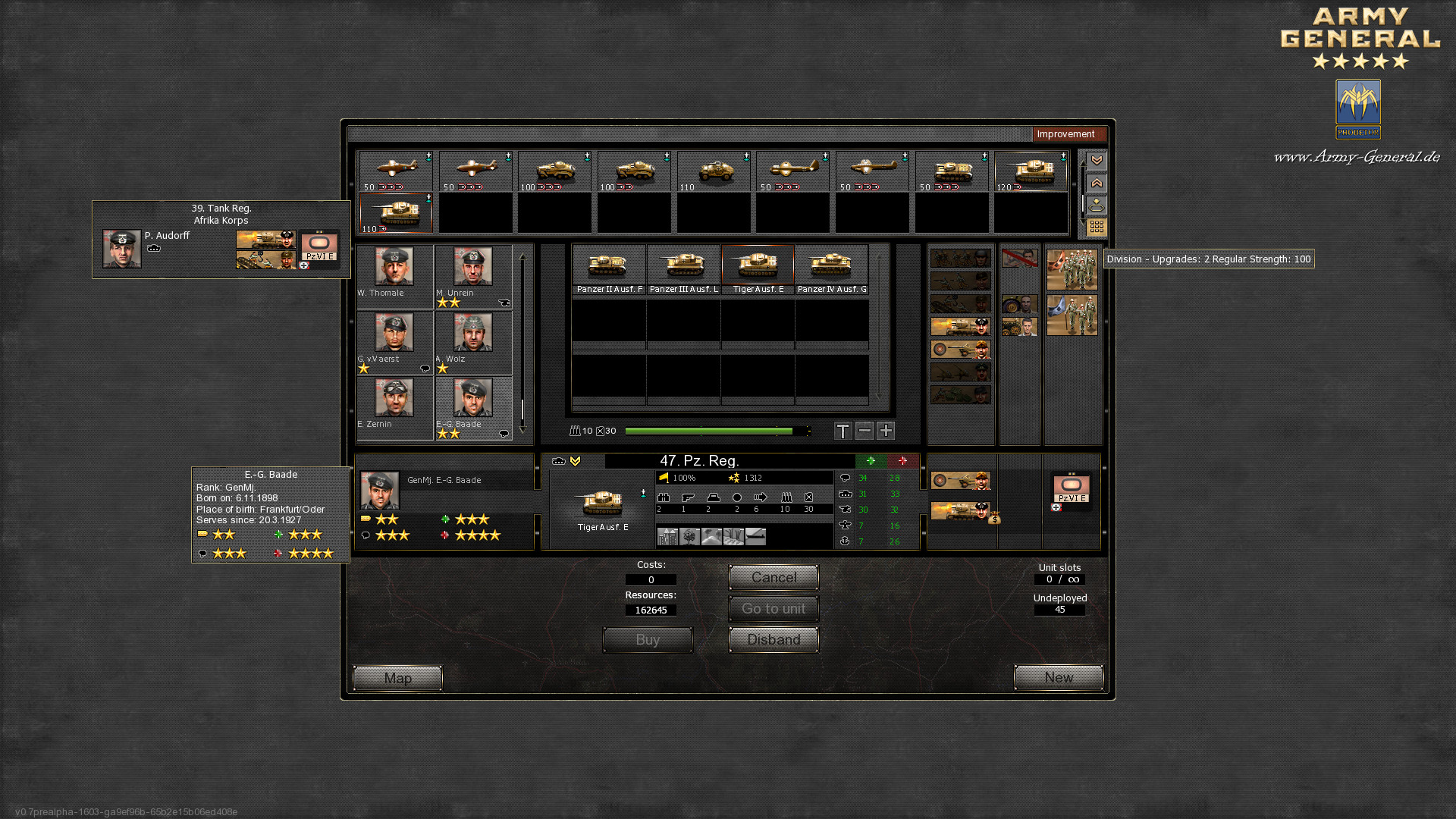Click the upward double-chevron scroll button
Screen dimensions: 1456x819
click(1095, 183)
